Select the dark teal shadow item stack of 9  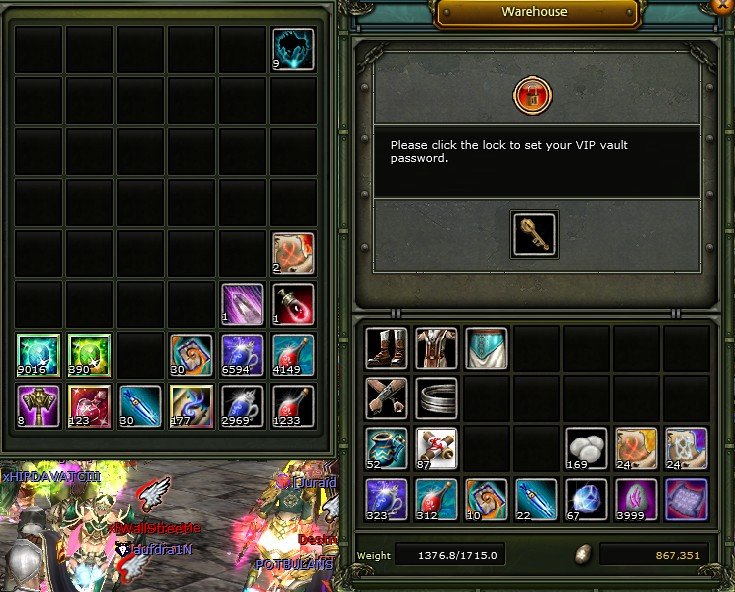(293, 49)
